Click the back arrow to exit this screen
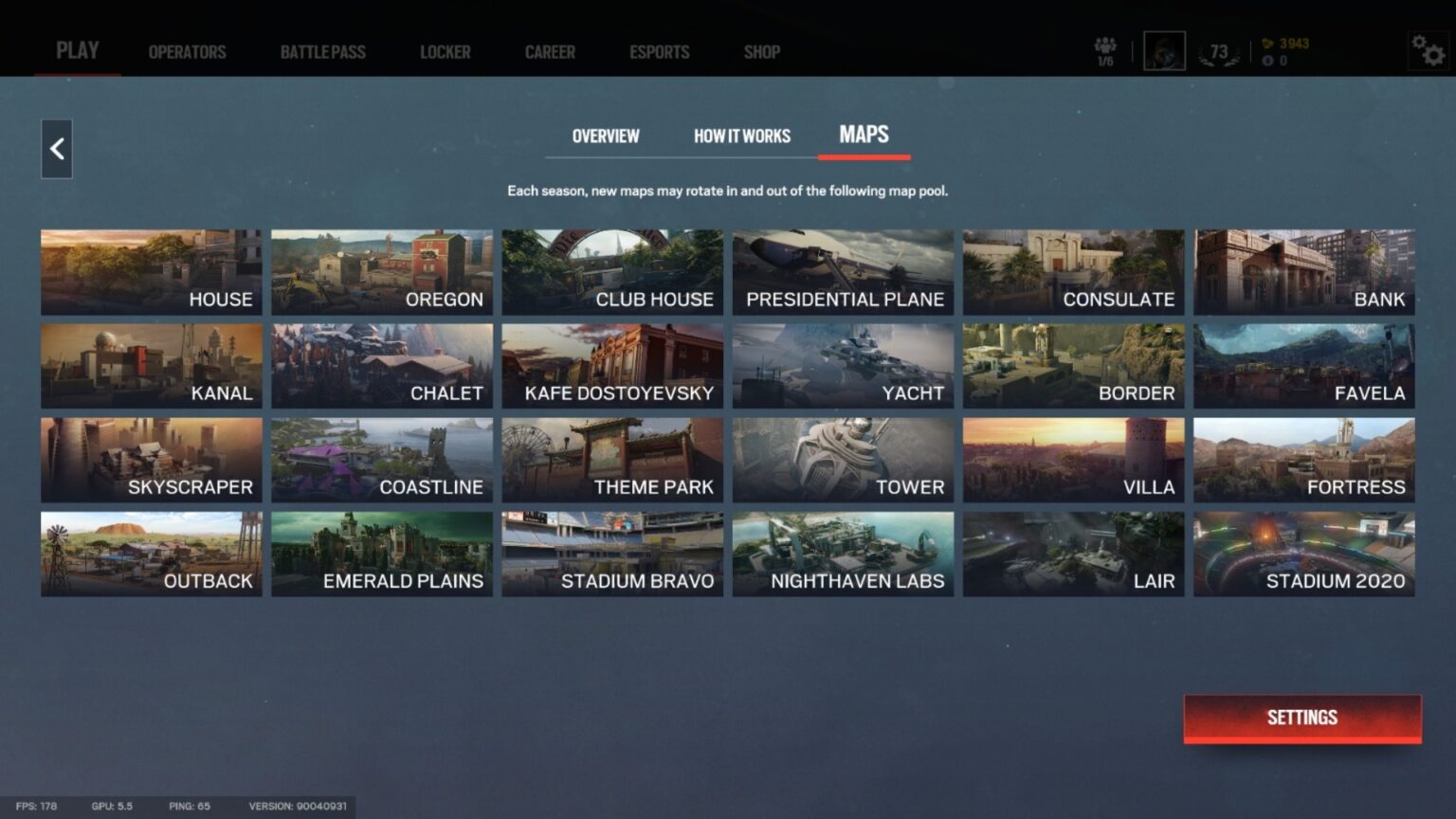This screenshot has height=819, width=1456. click(x=56, y=149)
